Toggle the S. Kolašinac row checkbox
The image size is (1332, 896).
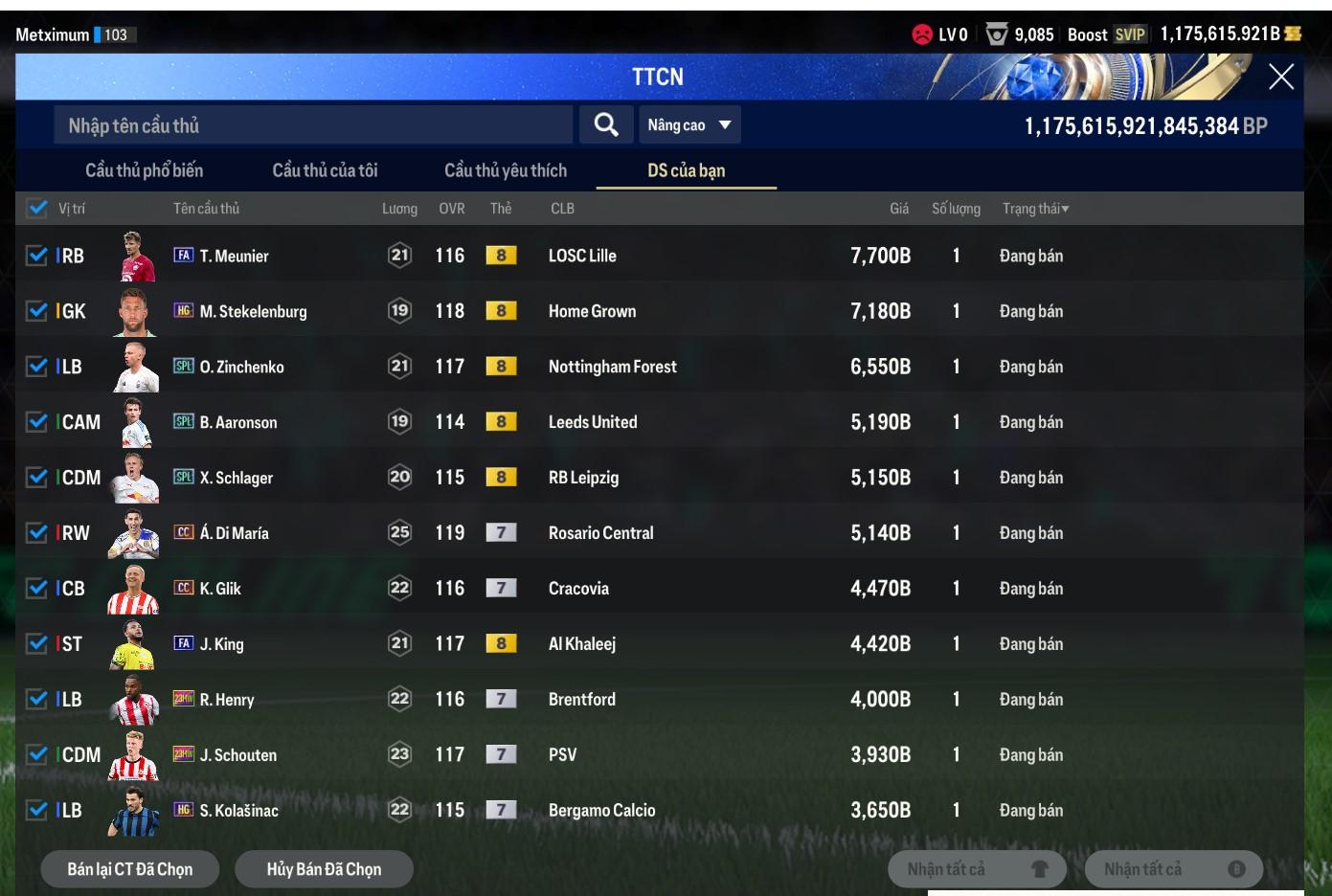pyautogui.click(x=37, y=811)
